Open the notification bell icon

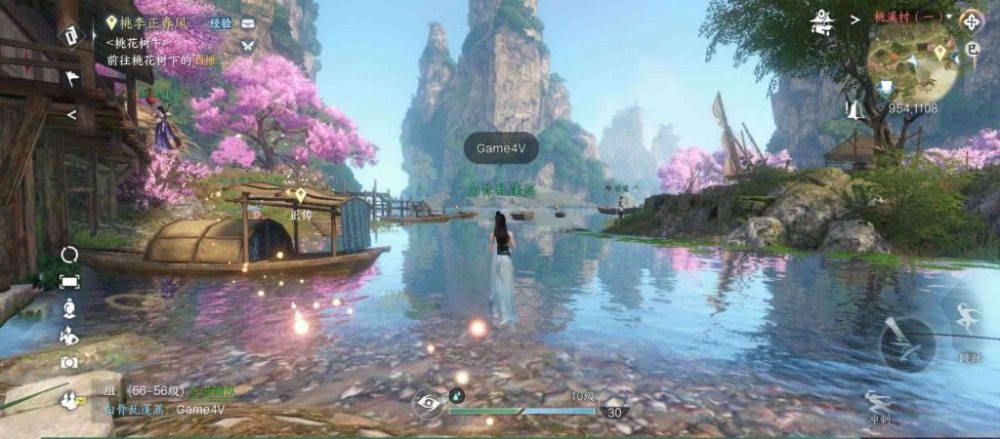[x=855, y=108]
